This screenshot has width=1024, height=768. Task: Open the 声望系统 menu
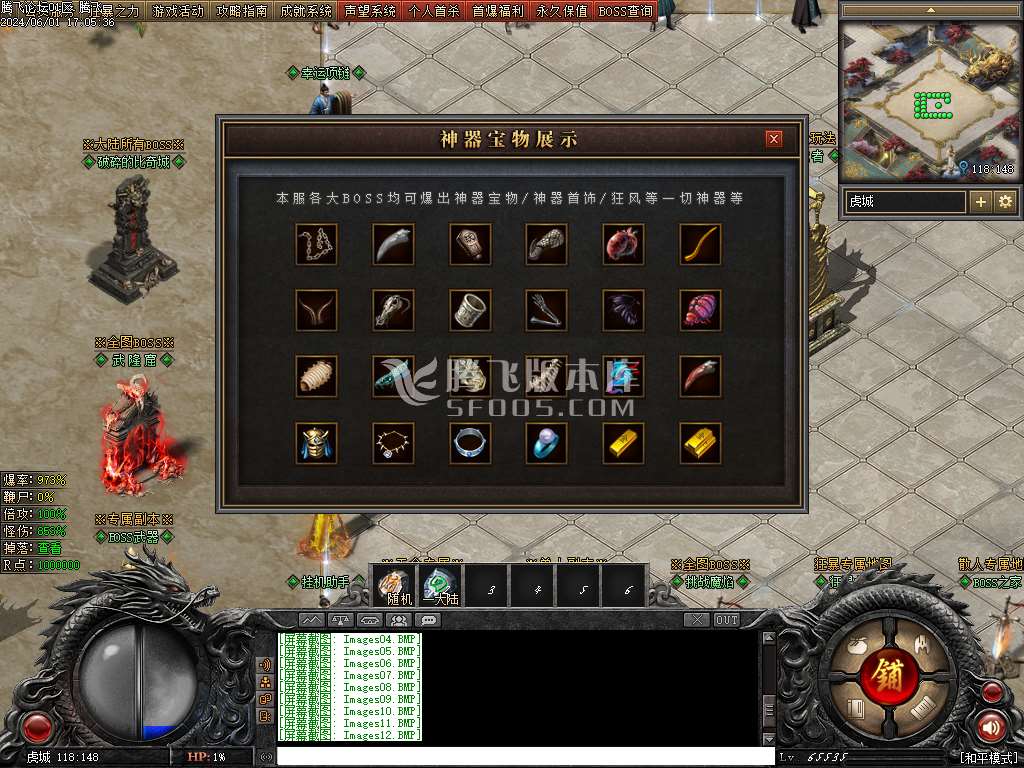pyautogui.click(x=370, y=11)
